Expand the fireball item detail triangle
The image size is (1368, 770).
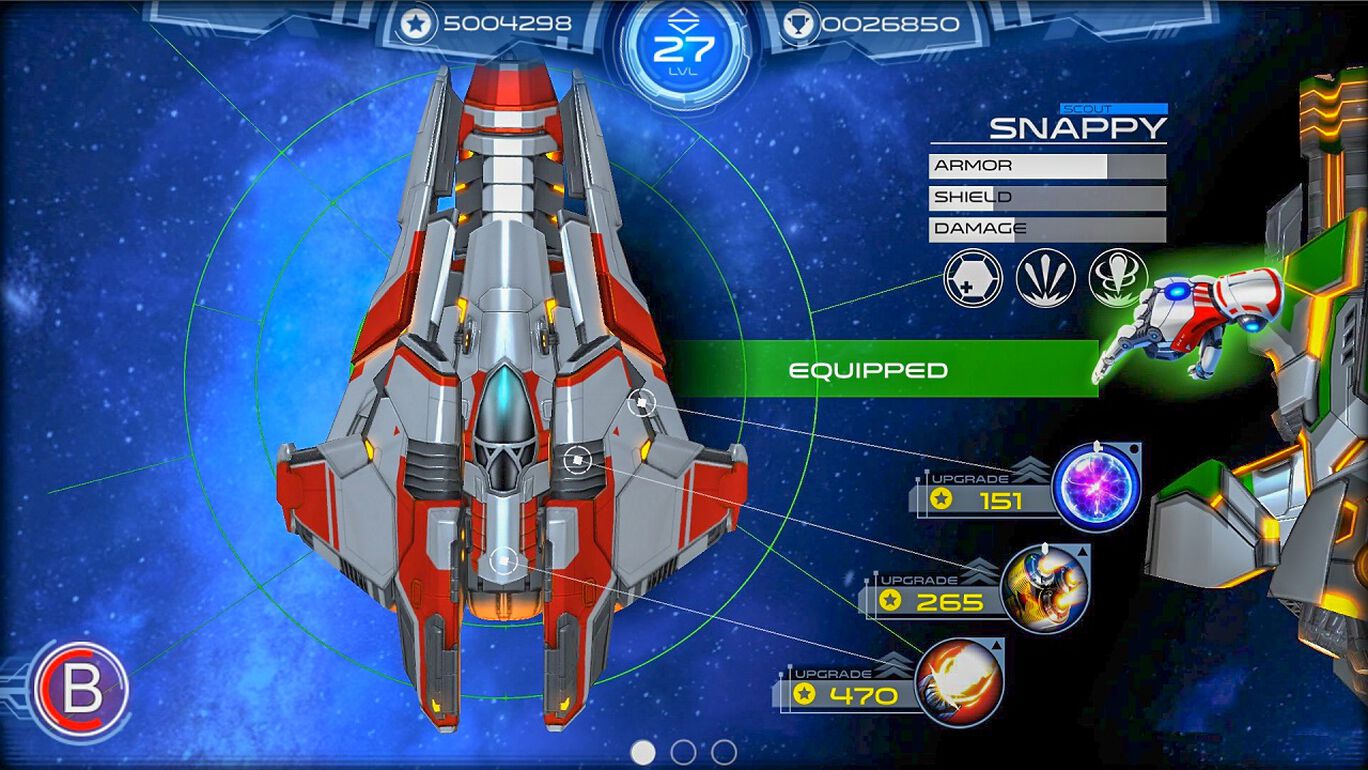(x=997, y=645)
